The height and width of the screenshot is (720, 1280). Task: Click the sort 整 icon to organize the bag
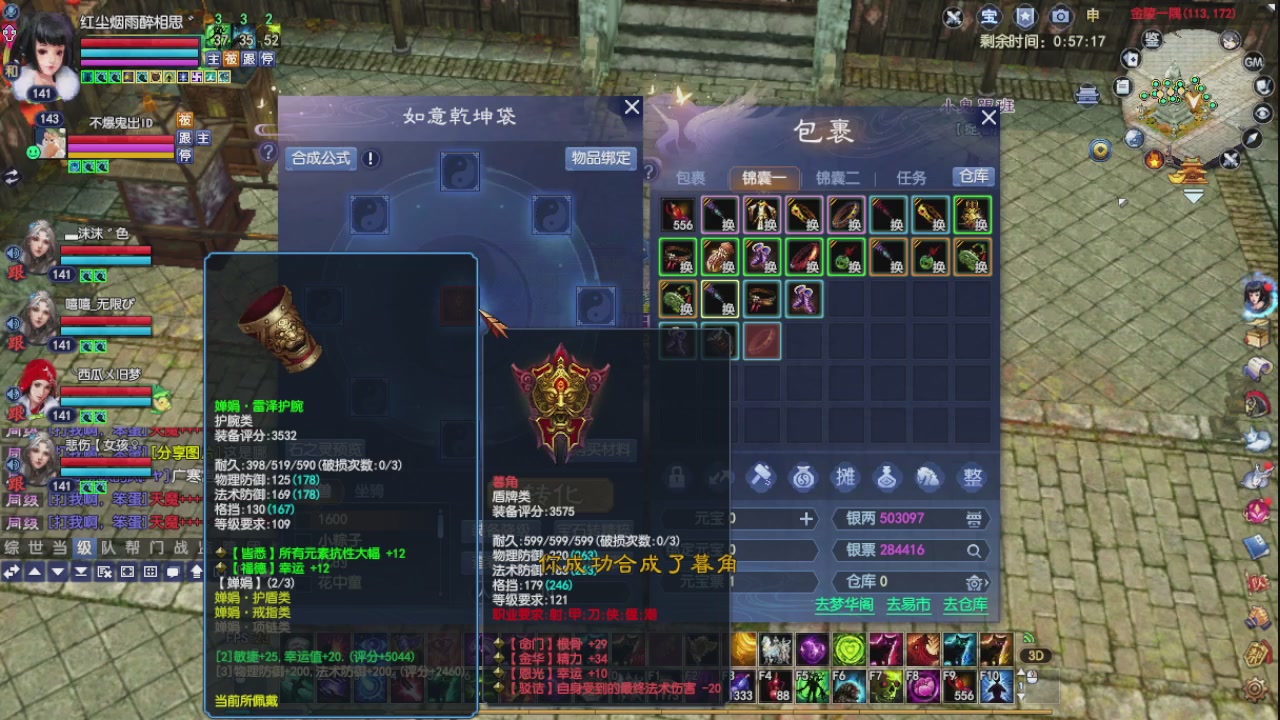(x=971, y=478)
